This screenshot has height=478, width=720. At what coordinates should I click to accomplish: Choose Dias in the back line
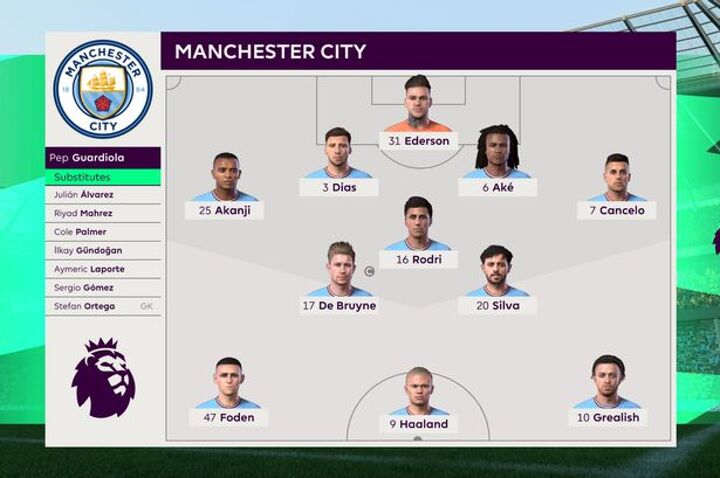tap(338, 163)
